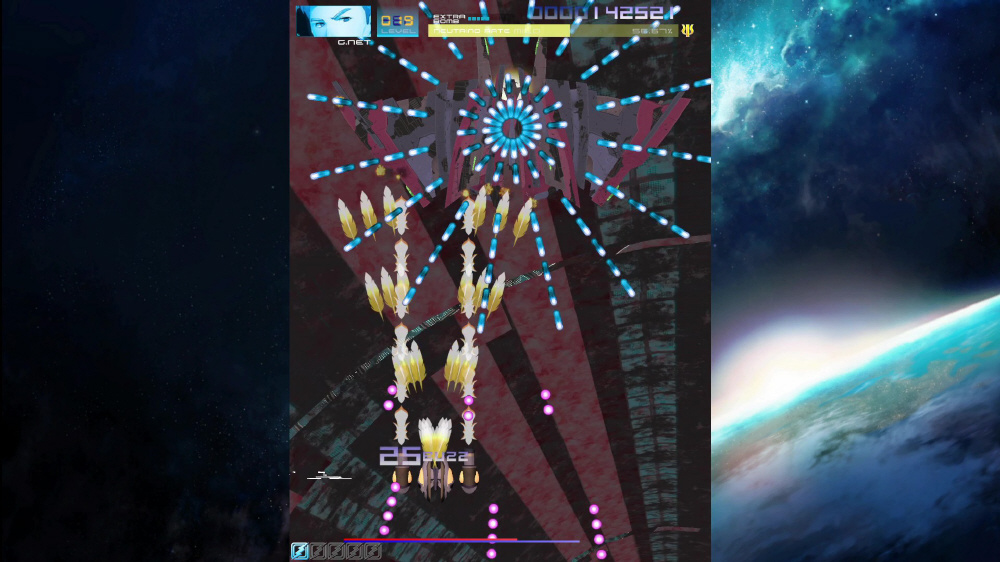Activate the highlighted blue lightning bomb icon
Image resolution: width=1000 pixels, height=562 pixels.
click(300, 551)
